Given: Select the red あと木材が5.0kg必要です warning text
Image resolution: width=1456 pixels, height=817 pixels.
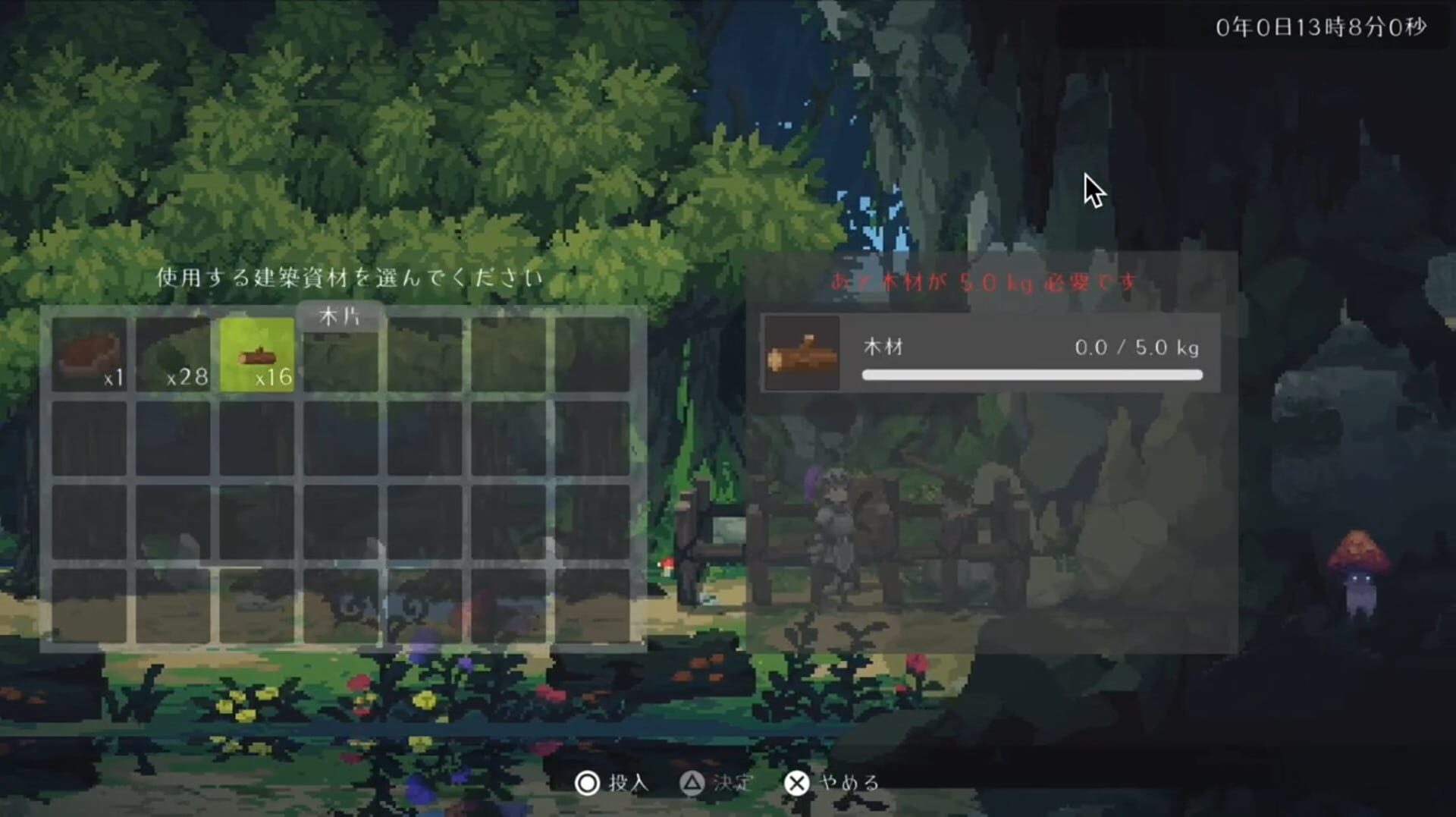Looking at the screenshot, I should point(981,281).
